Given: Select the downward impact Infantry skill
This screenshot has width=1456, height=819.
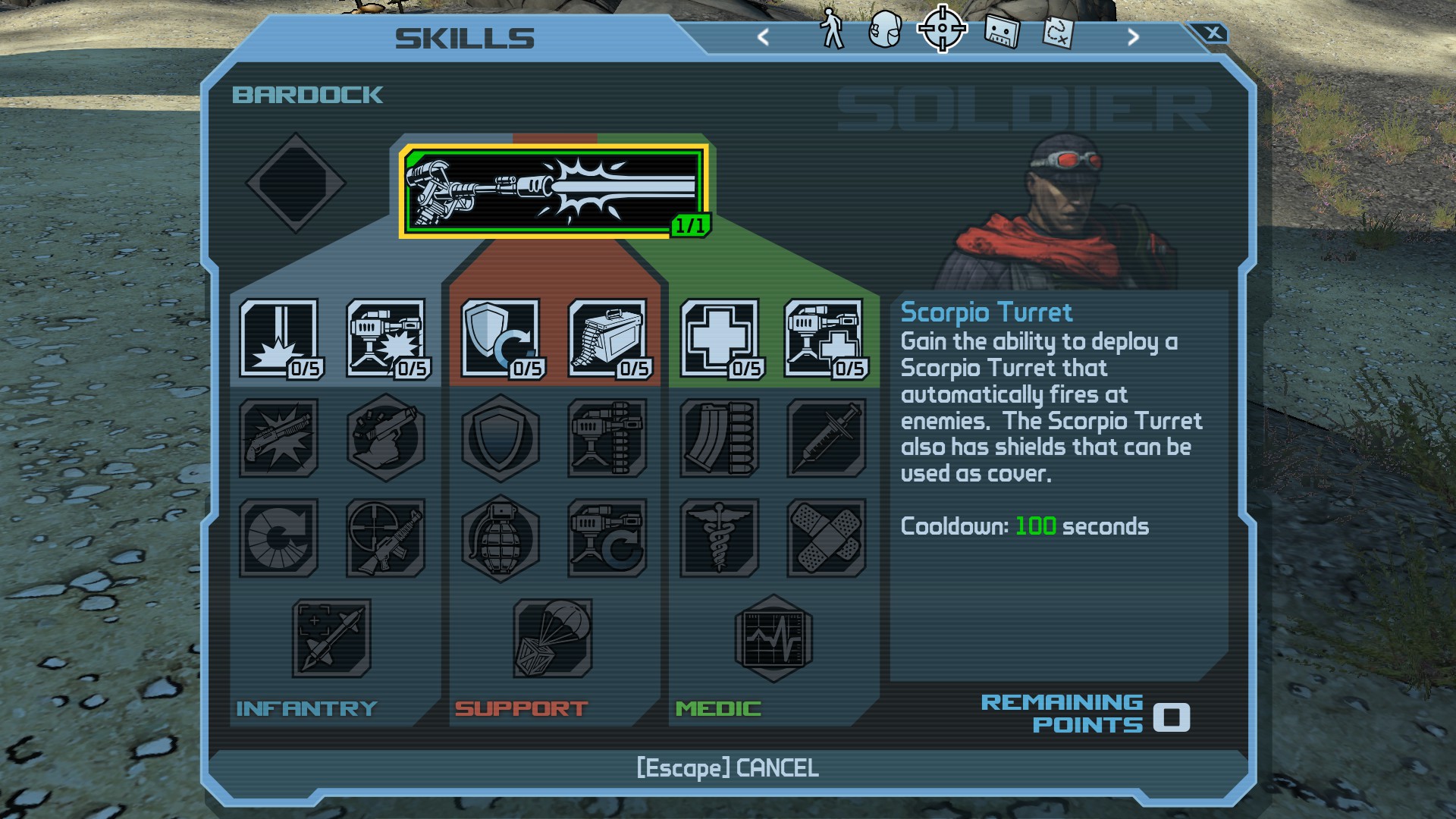Looking at the screenshot, I should tap(279, 338).
